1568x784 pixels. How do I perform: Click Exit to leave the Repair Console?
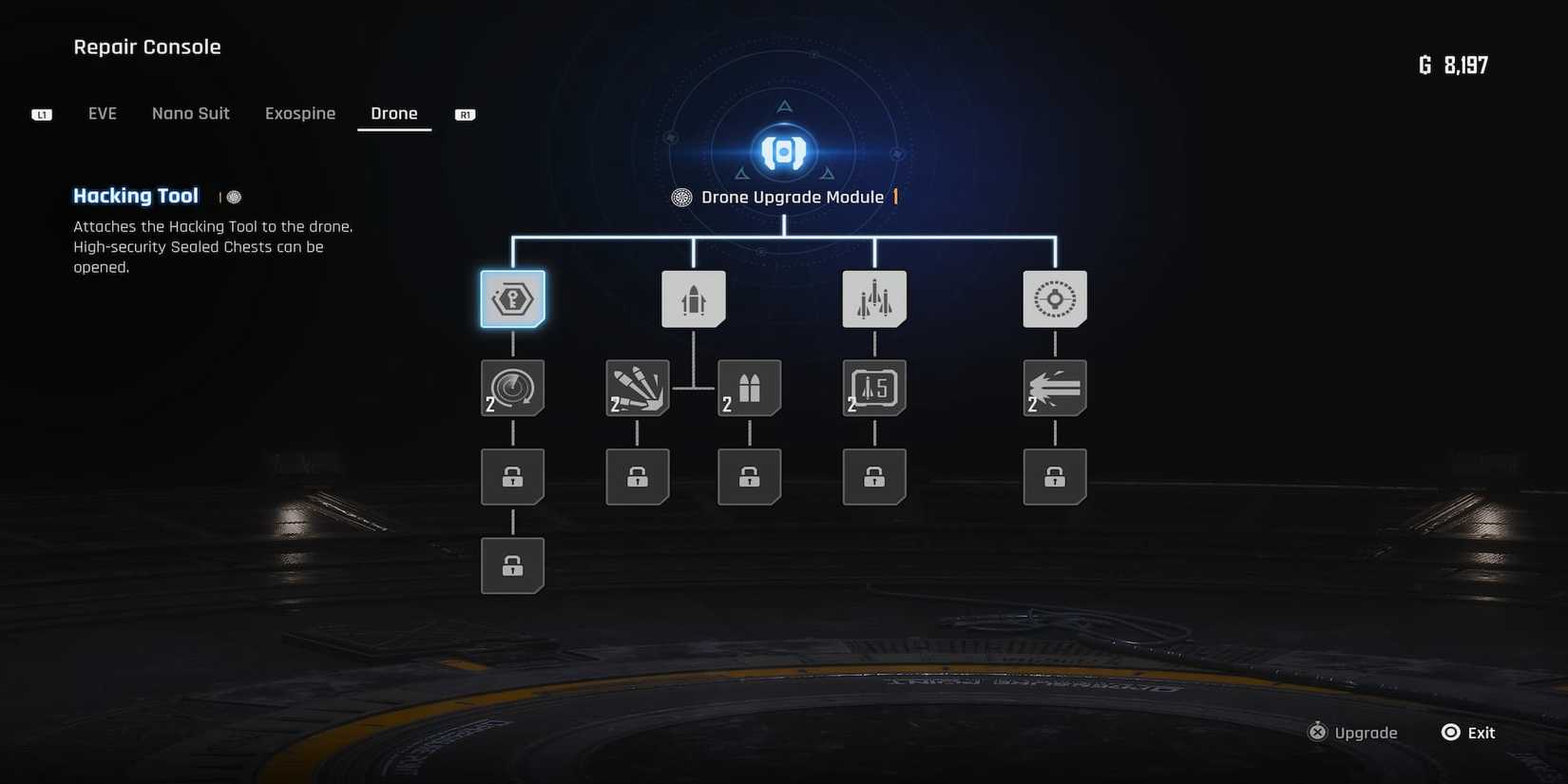(x=1467, y=732)
